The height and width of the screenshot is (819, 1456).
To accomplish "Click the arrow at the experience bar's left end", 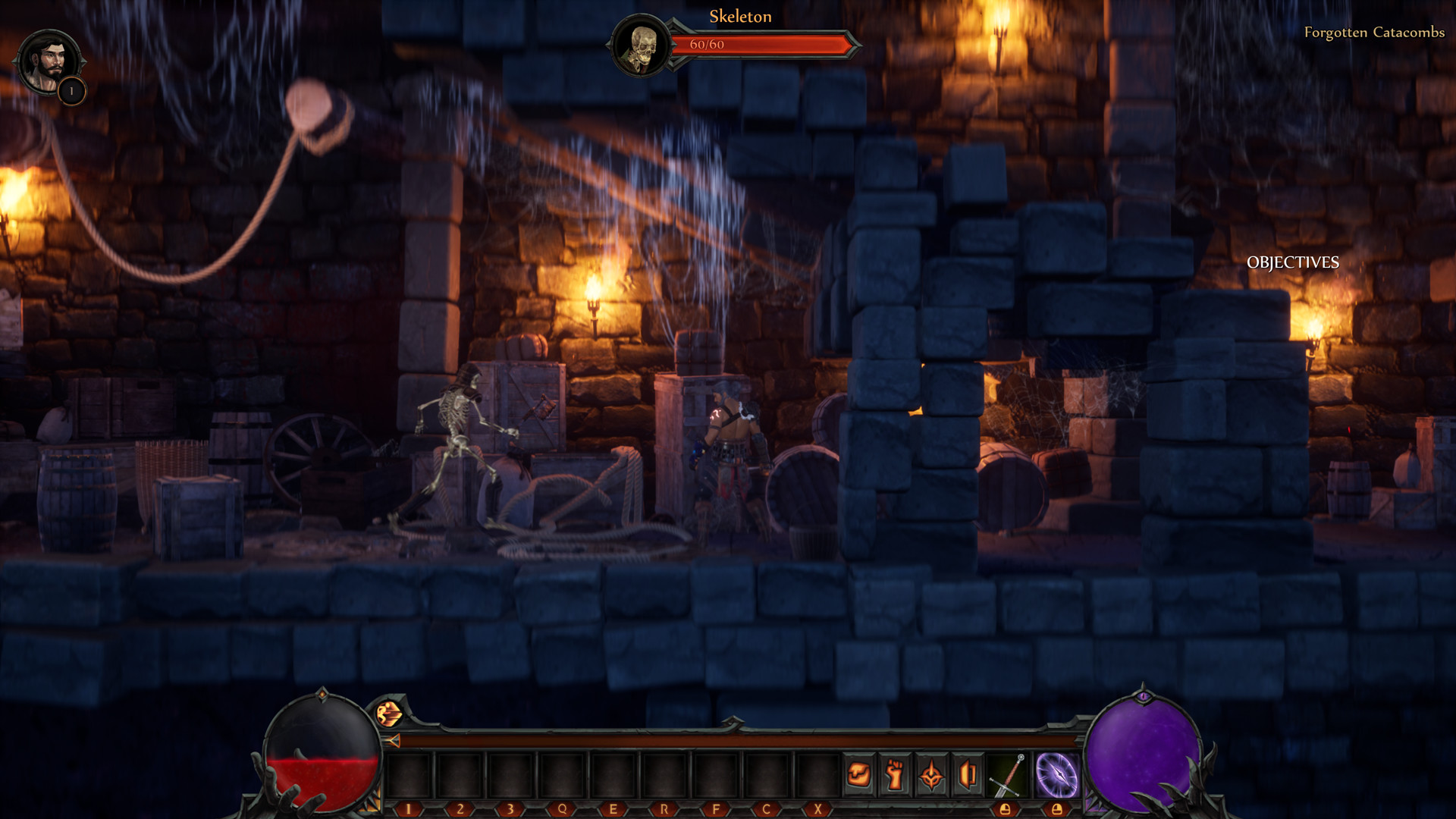I will pos(393,741).
